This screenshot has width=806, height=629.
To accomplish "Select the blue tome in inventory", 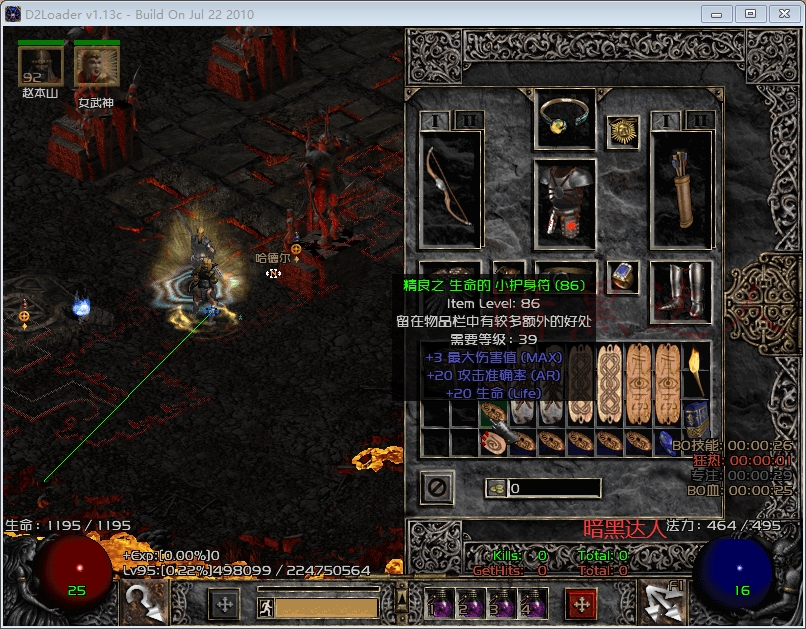I will (695, 413).
